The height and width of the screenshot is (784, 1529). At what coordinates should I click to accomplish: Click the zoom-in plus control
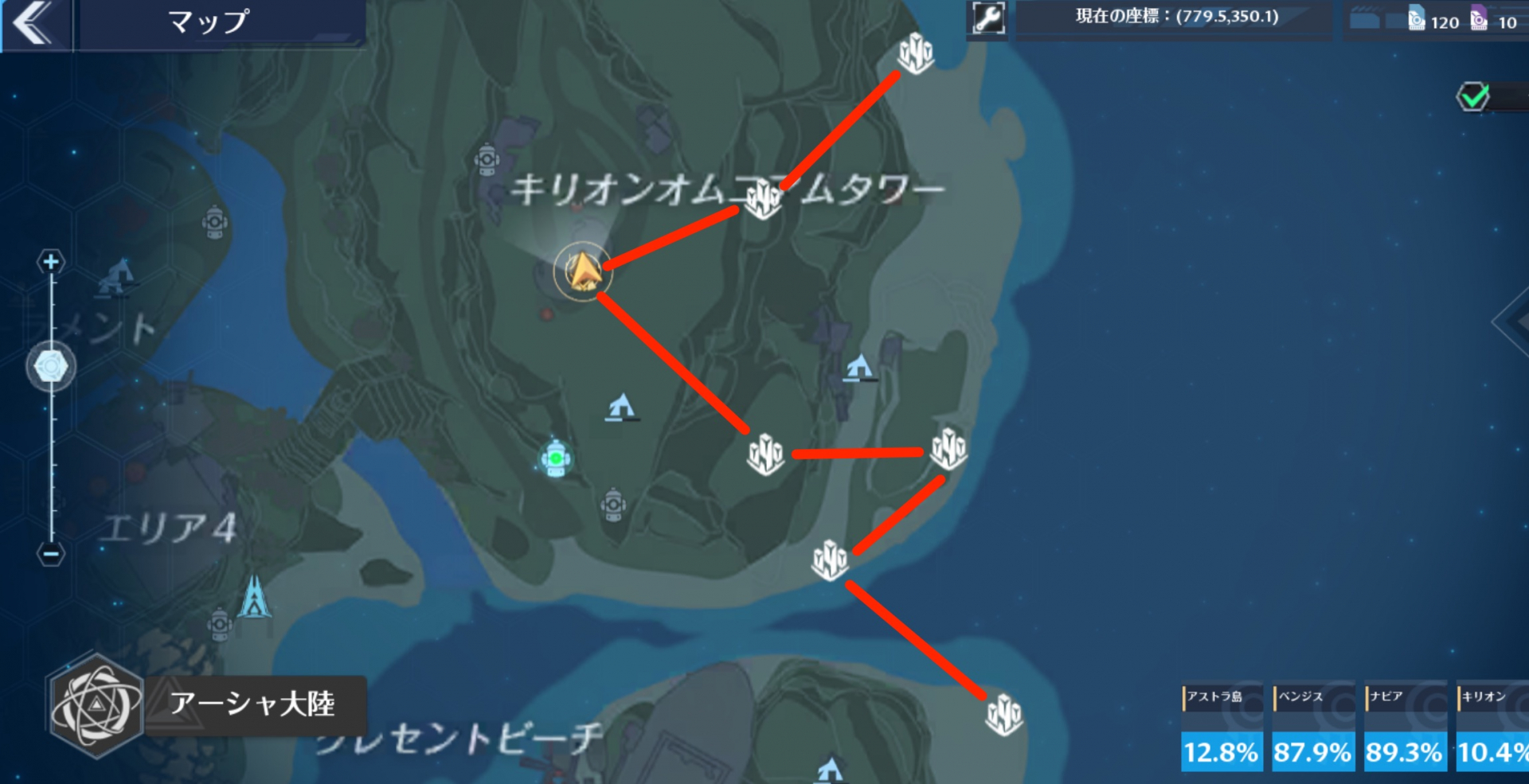[51, 262]
